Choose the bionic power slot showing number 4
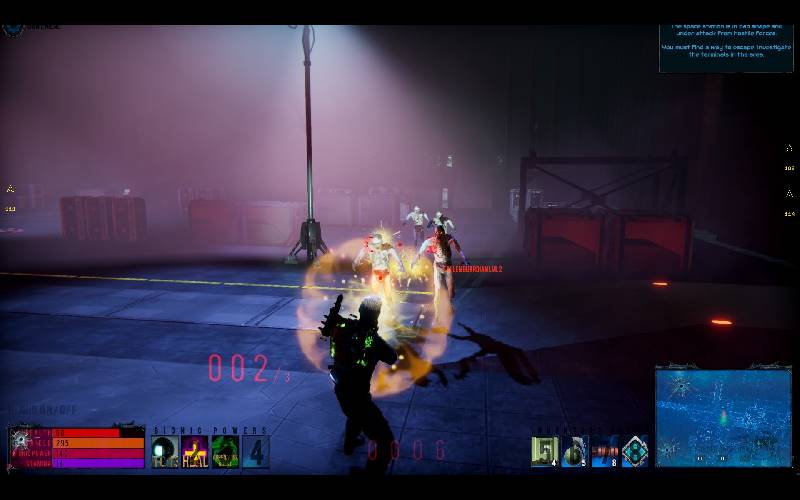Screen dimensions: 800x500 255,452
